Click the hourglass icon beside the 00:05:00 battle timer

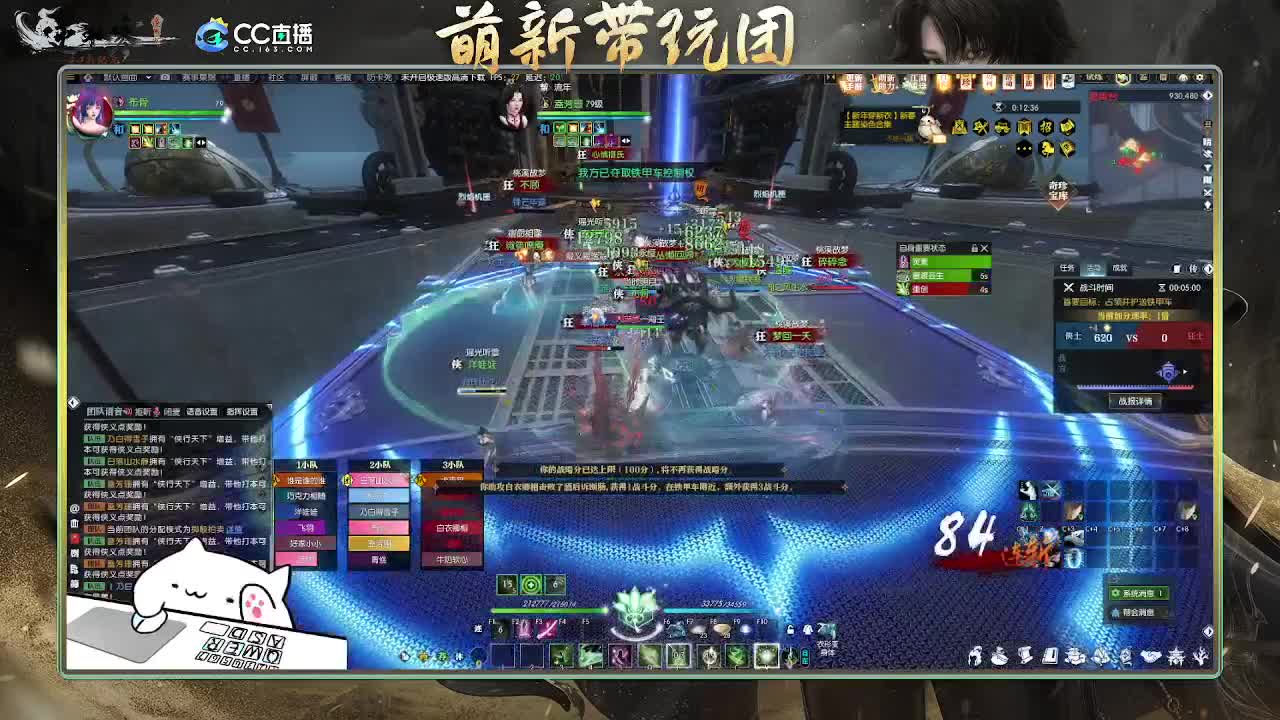click(1162, 287)
